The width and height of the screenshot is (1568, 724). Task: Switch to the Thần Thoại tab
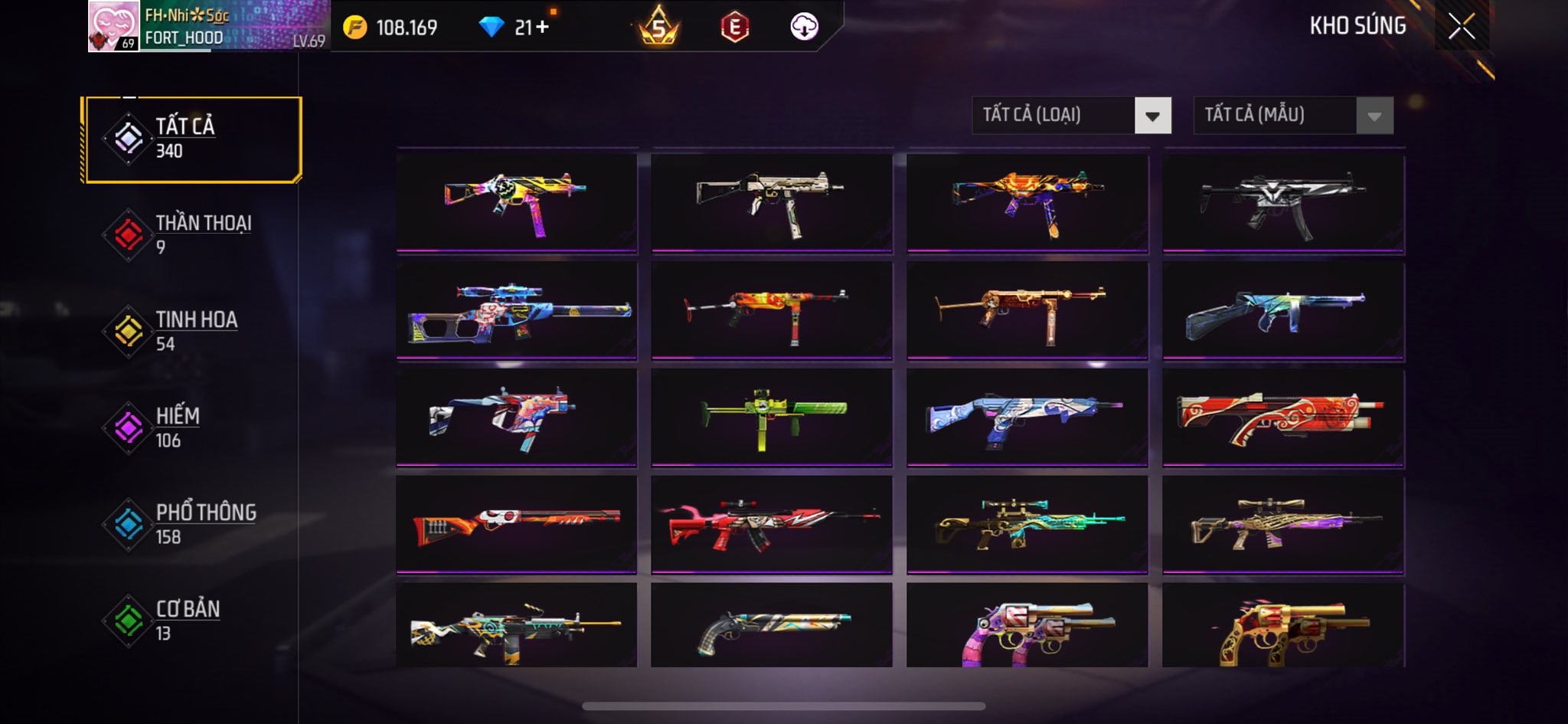coord(191,234)
